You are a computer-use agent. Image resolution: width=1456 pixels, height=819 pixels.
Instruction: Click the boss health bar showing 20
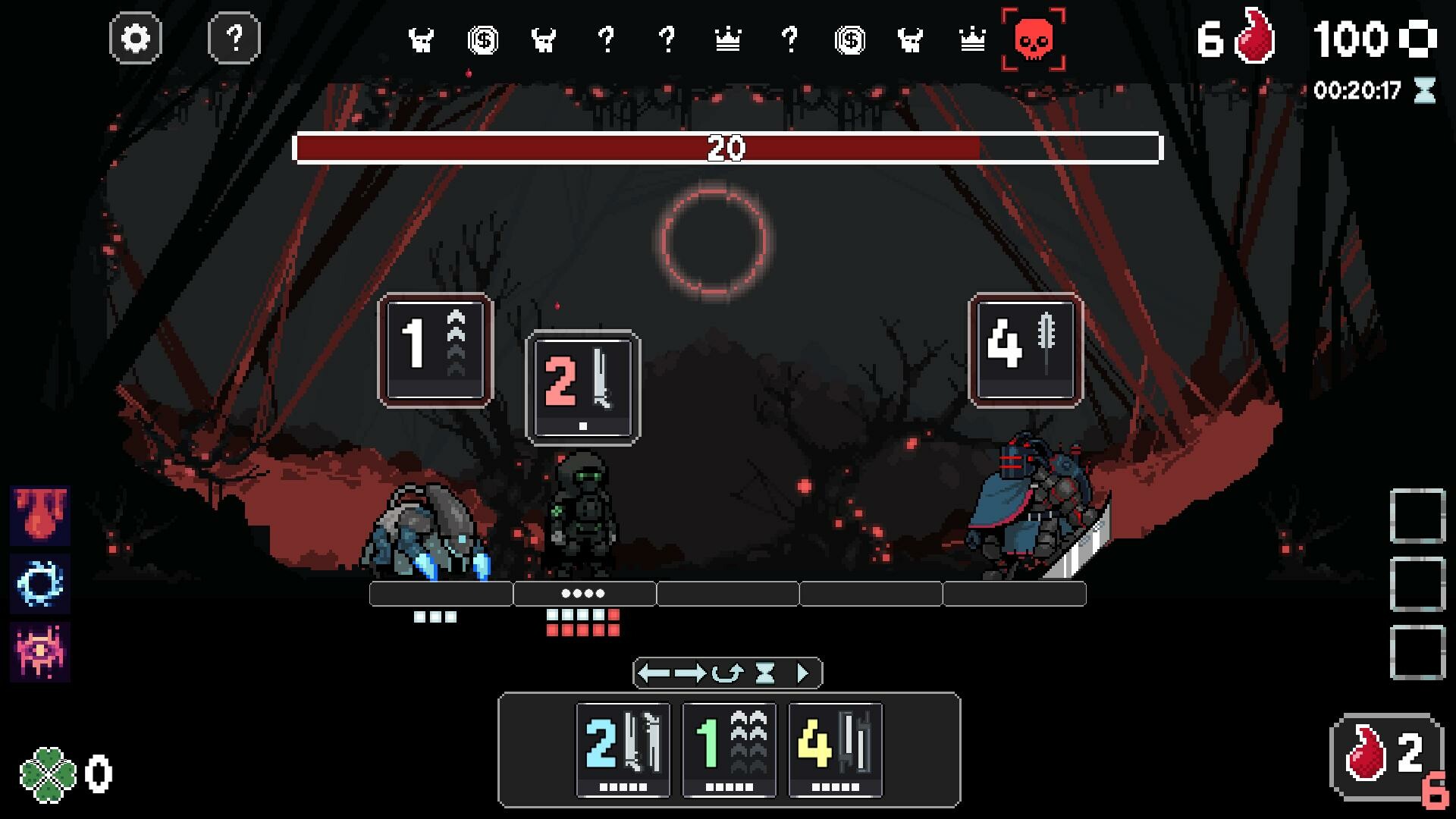(726, 149)
